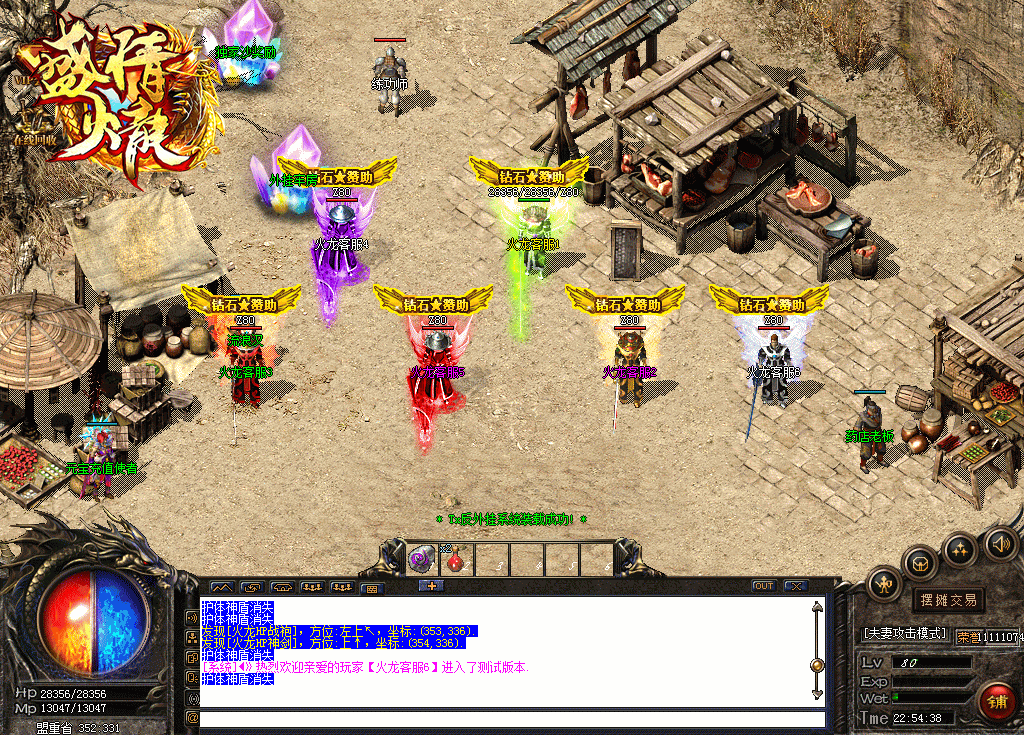Image resolution: width=1024 pixels, height=735 pixels.
Task: Switch the 夫妻攻击模式 attack mode label
Action: point(904,634)
